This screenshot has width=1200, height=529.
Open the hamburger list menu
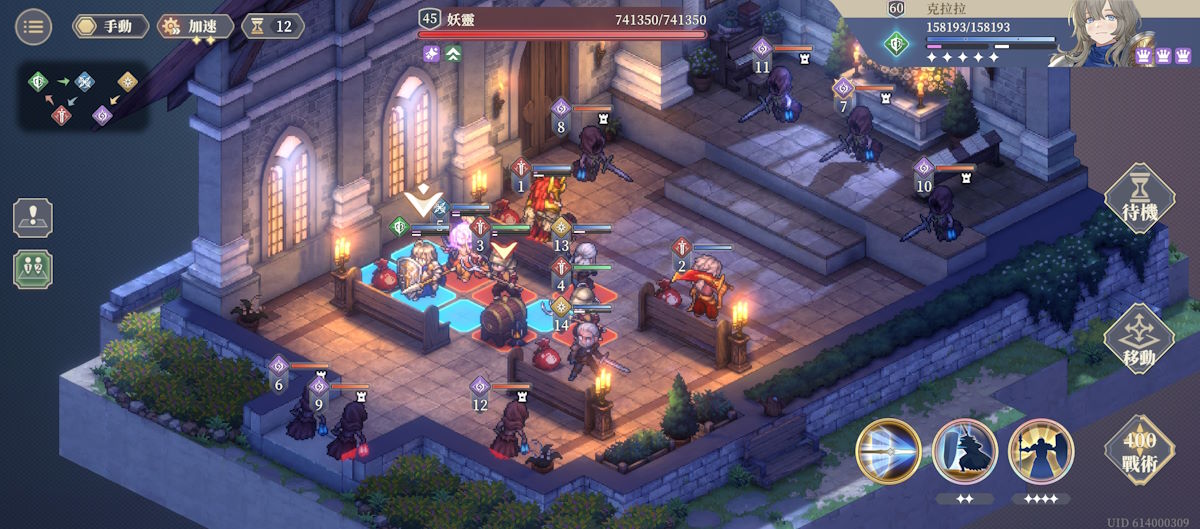click(x=33, y=26)
